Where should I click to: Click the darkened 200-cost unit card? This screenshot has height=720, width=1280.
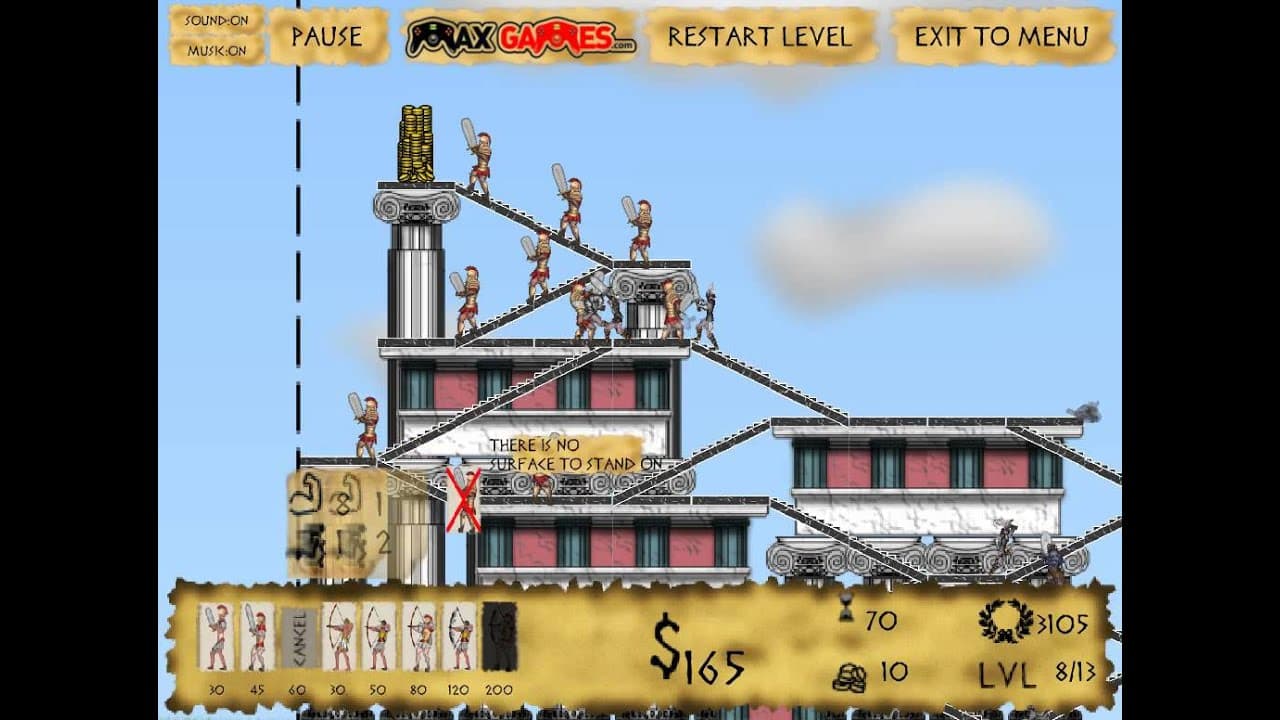[x=500, y=636]
